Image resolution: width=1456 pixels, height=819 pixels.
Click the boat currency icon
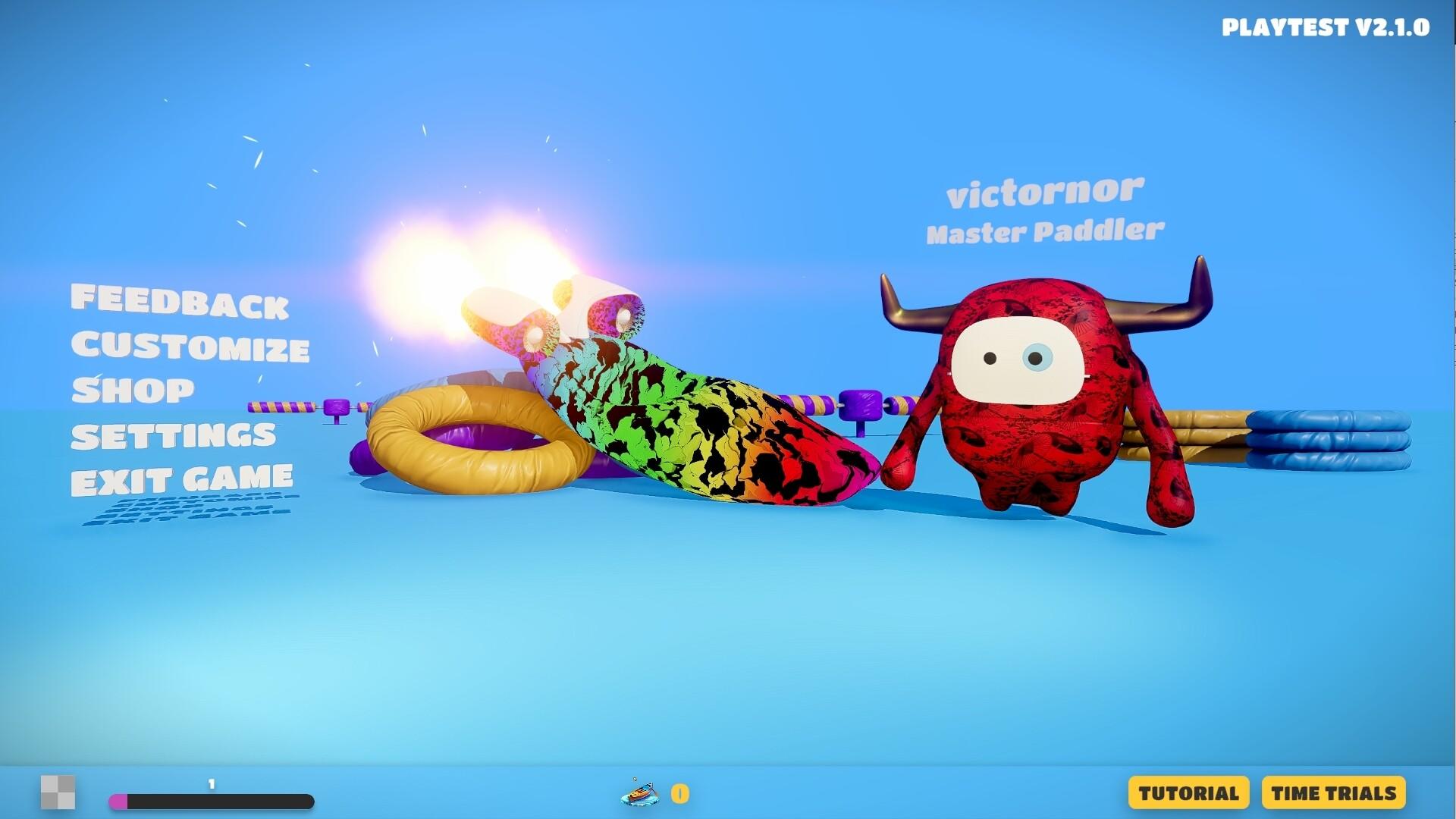[x=639, y=793]
